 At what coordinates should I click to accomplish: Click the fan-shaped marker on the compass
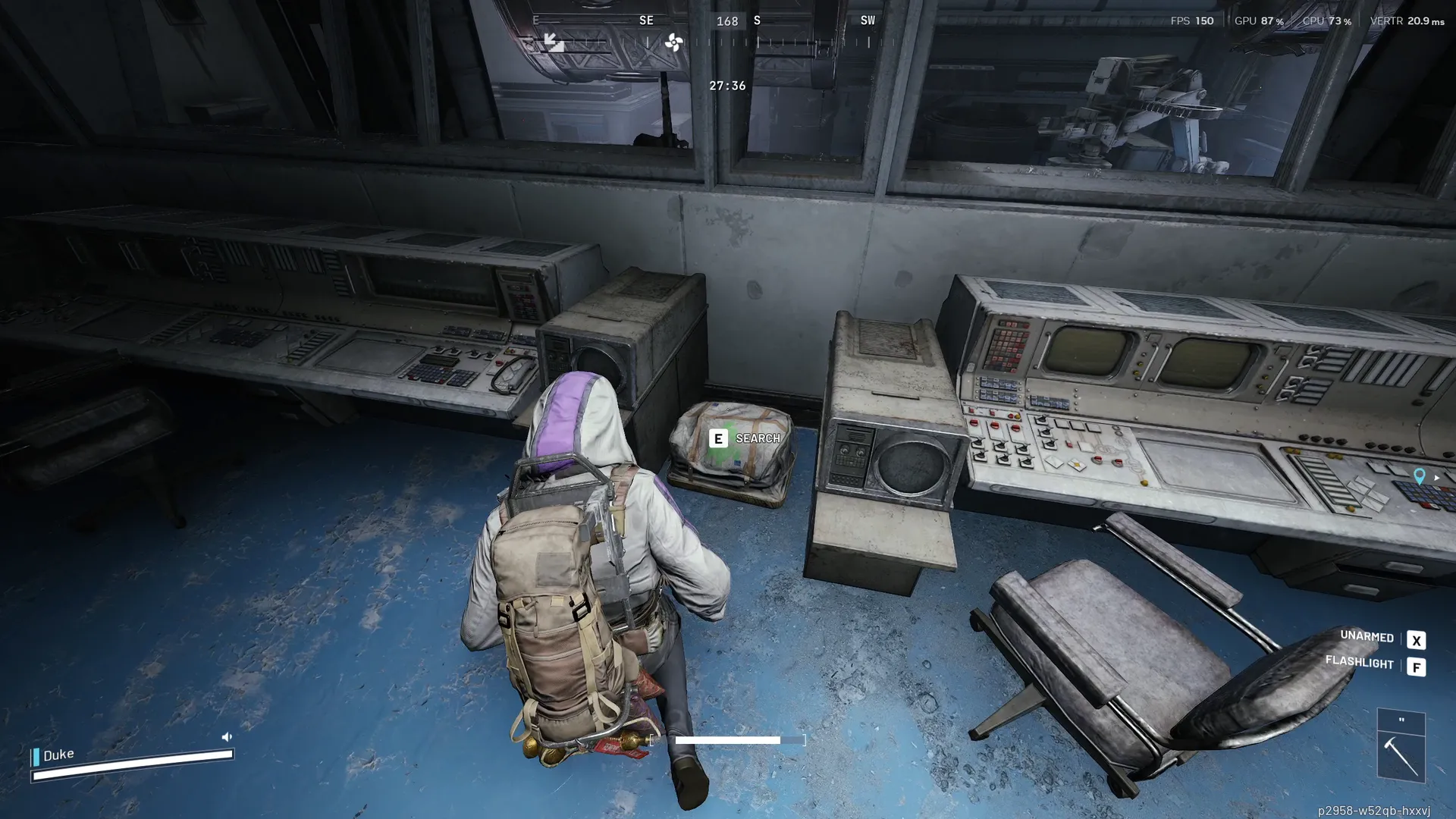[673, 42]
